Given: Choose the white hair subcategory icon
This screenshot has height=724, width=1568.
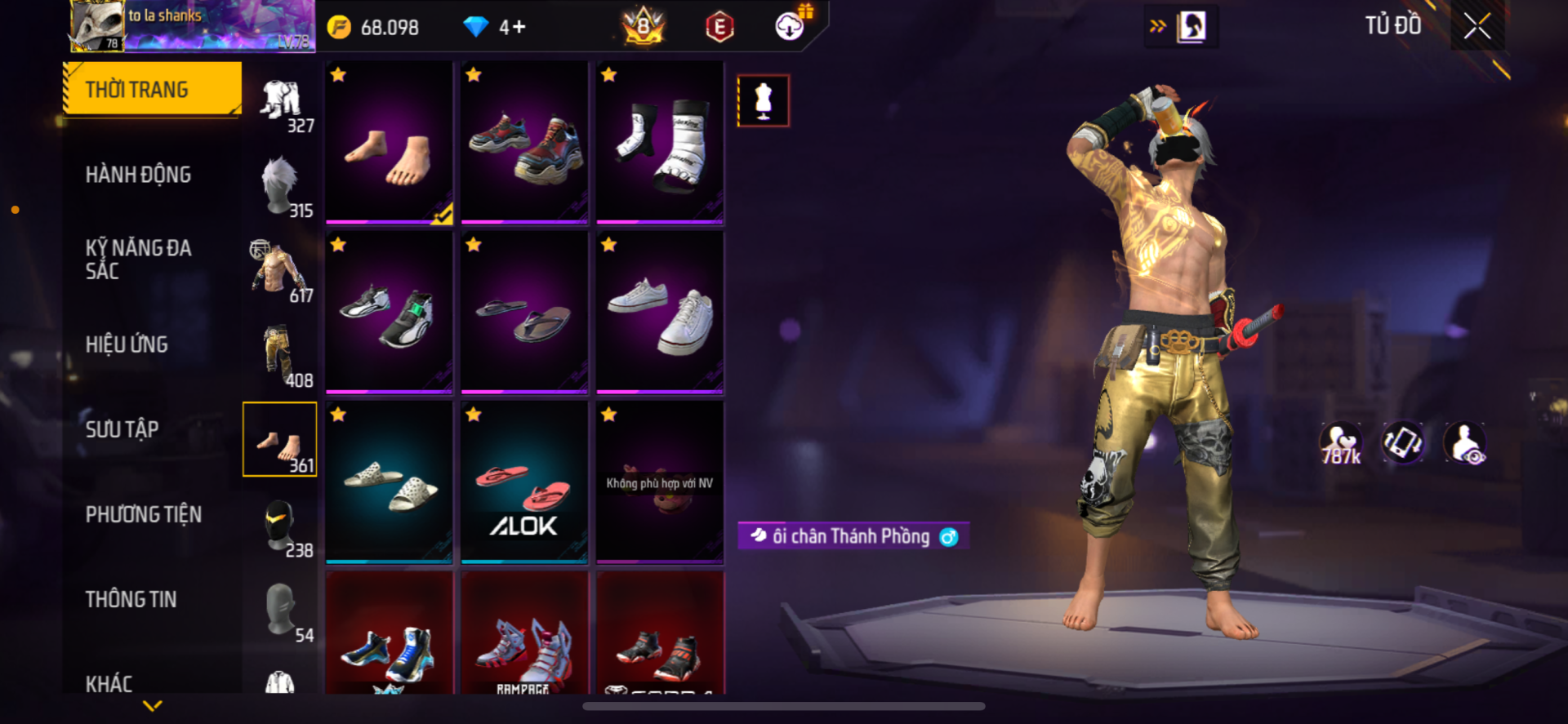Looking at the screenshot, I should (x=280, y=188).
